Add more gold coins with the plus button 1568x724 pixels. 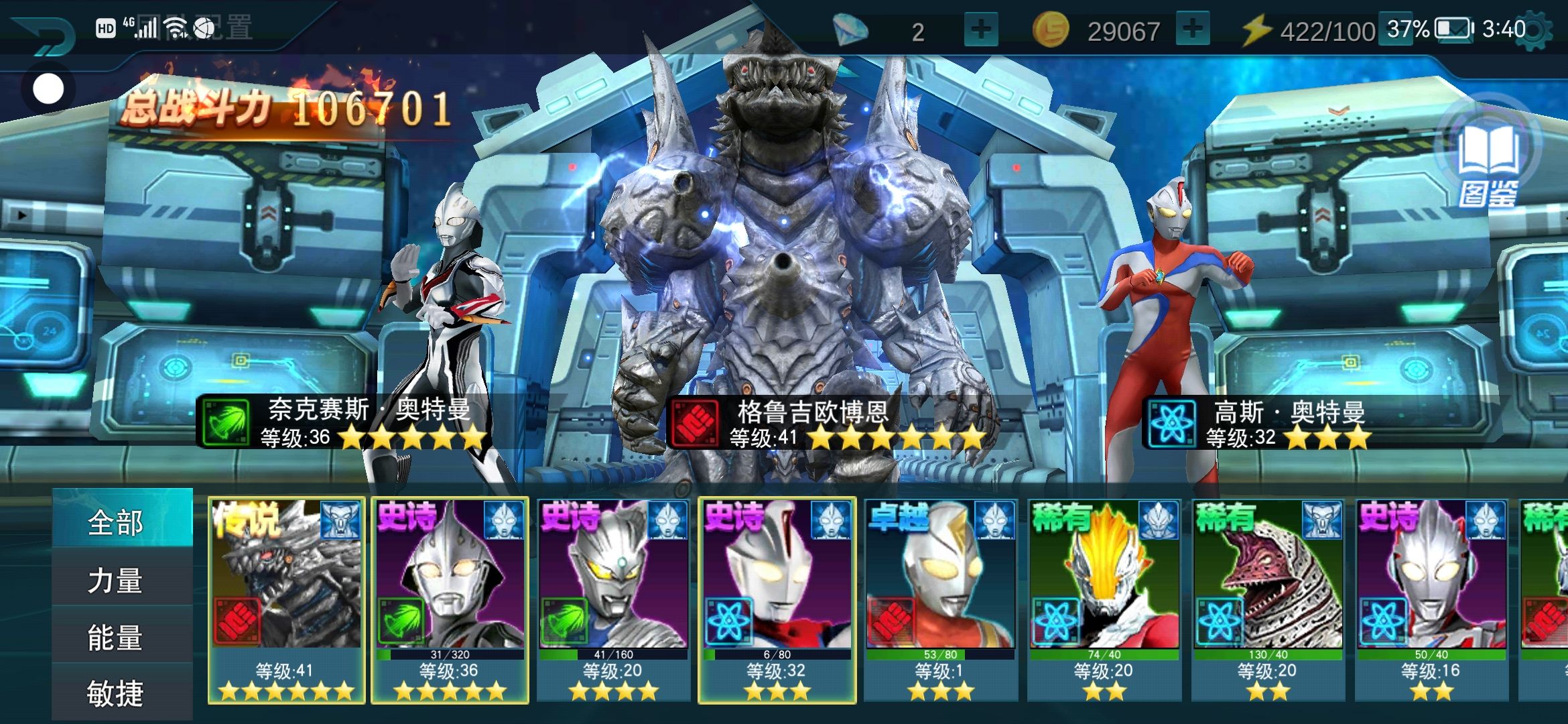click(1192, 30)
